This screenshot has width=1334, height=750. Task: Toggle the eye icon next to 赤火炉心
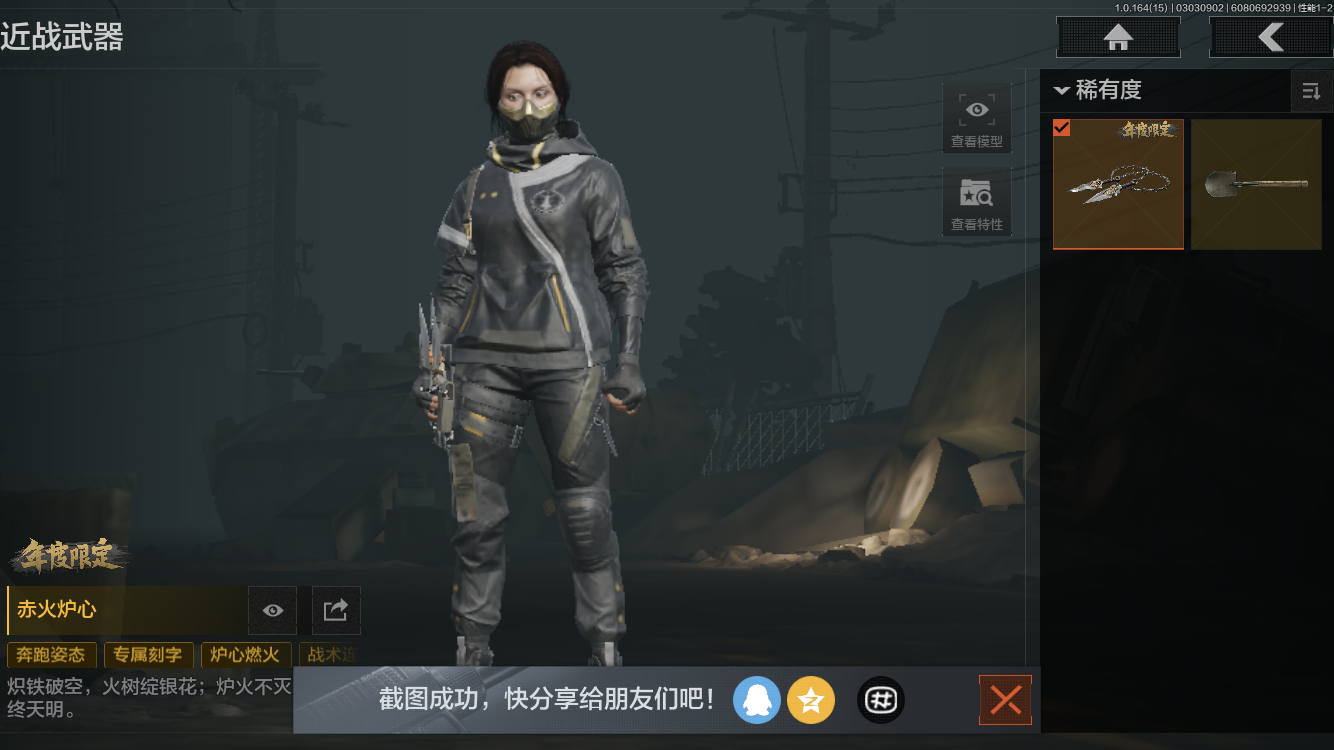(x=271, y=610)
